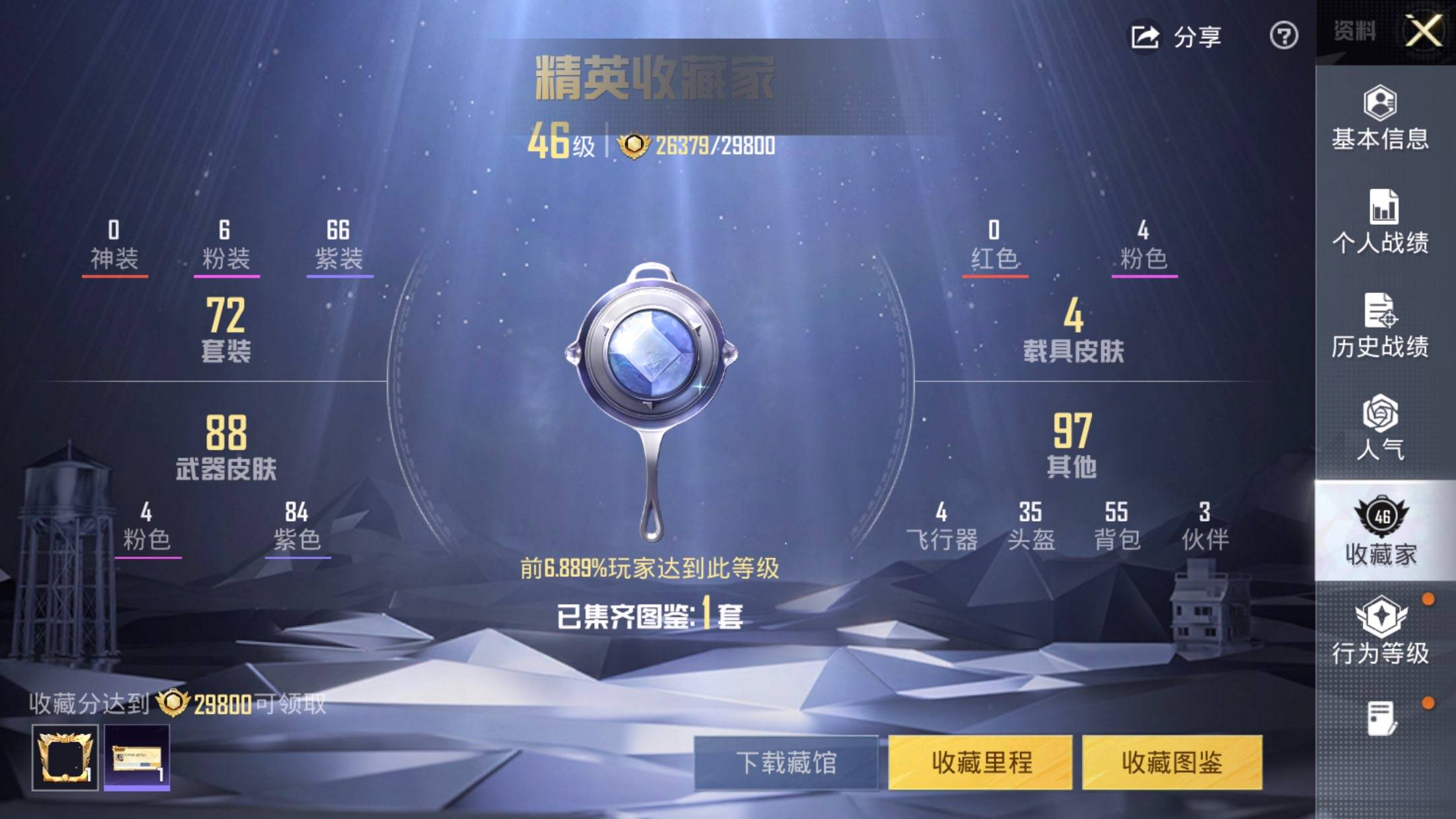The height and width of the screenshot is (819, 1456).
Task: Select the 收藏家 collector tab
Action: [x=1381, y=531]
